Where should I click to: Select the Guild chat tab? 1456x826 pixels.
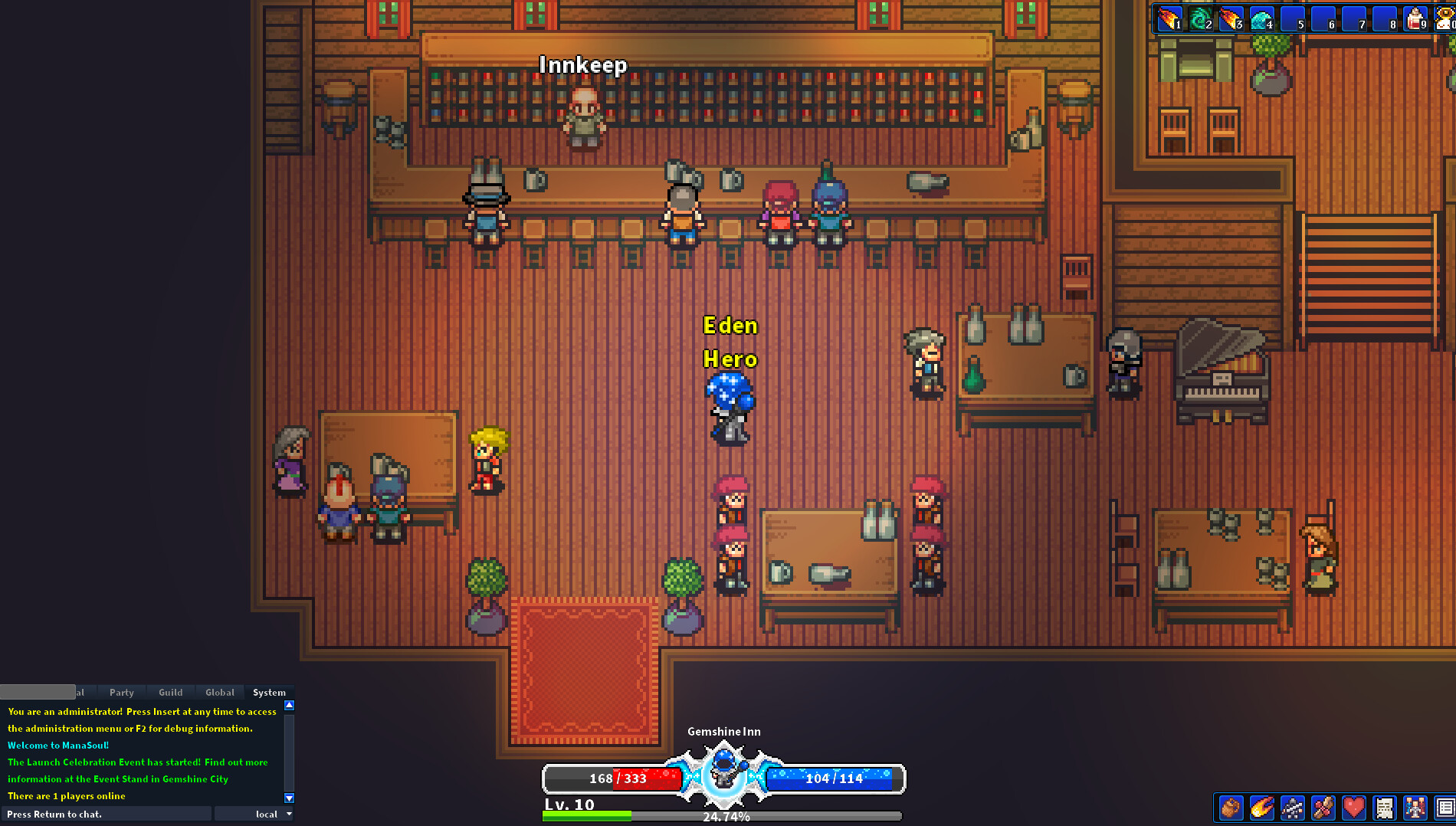(170, 692)
